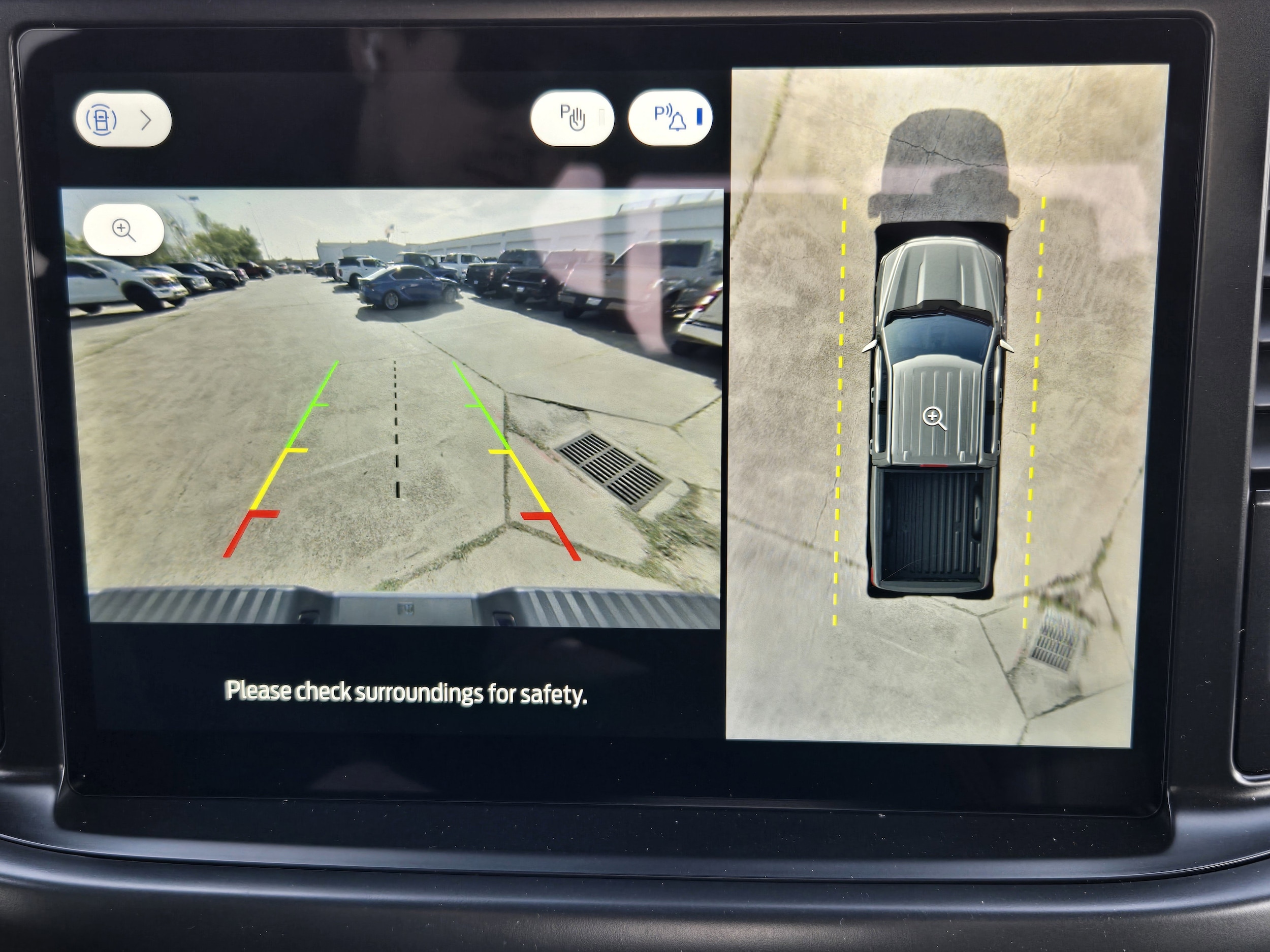Disable the active blue parking alert indicator
Image resolution: width=1270 pixels, height=952 pixels.
point(700,118)
